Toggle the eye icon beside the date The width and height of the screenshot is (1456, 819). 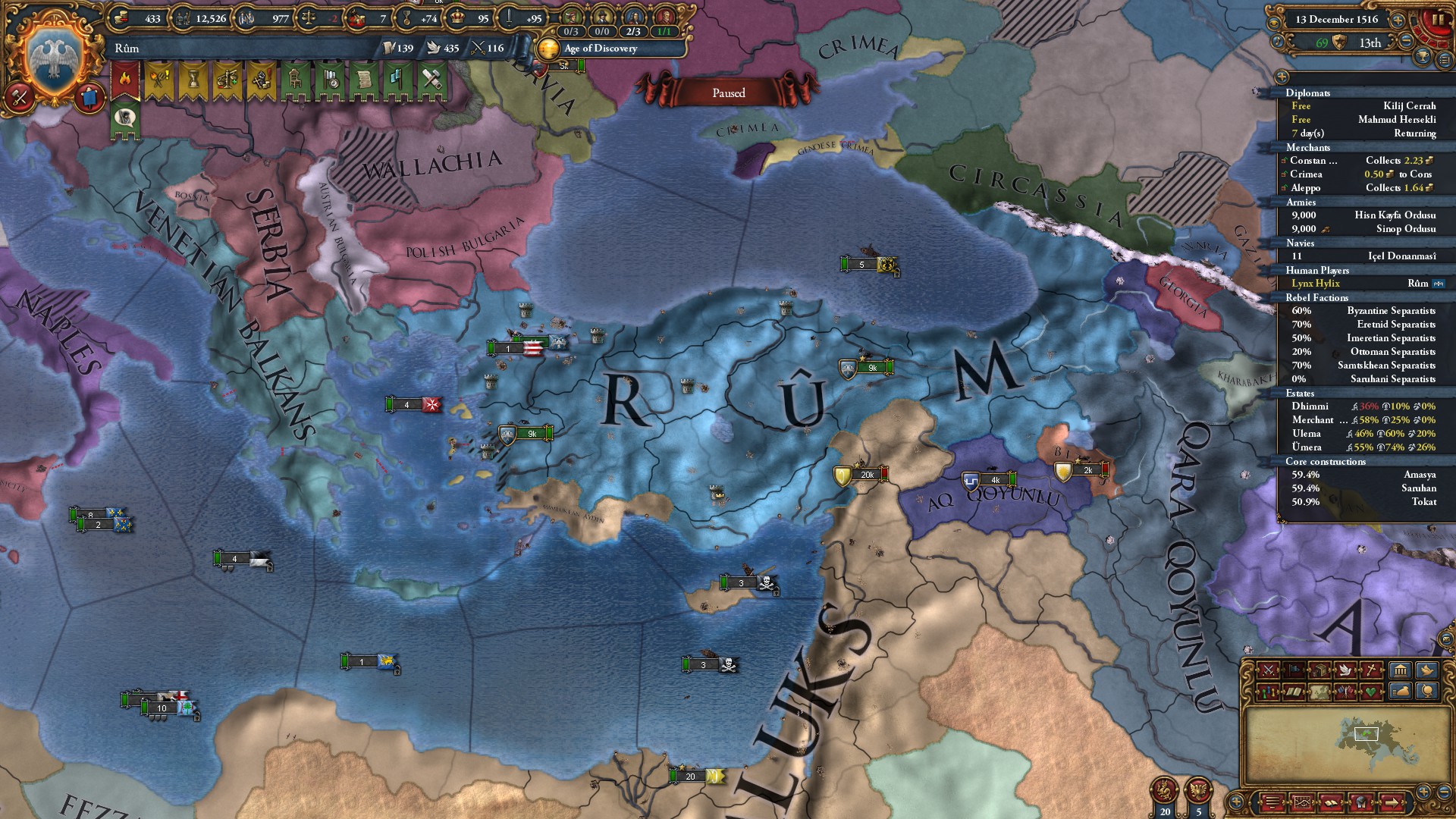pyautogui.click(x=1276, y=23)
